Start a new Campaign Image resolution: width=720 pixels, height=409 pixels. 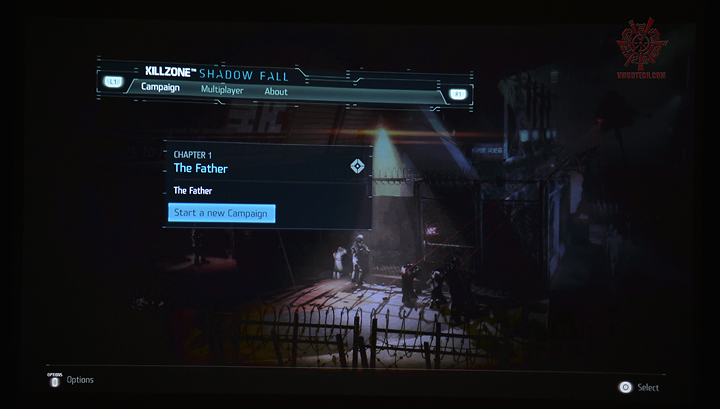point(221,213)
